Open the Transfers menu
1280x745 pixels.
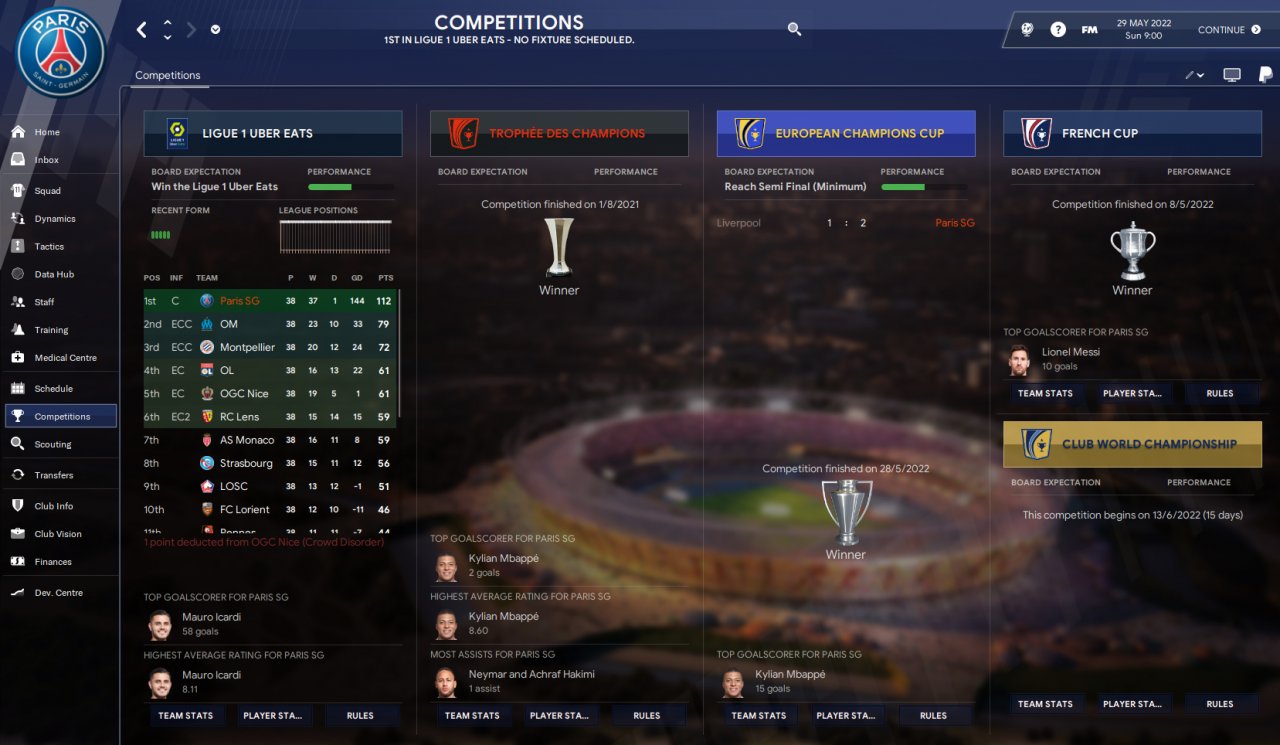[x=53, y=475]
